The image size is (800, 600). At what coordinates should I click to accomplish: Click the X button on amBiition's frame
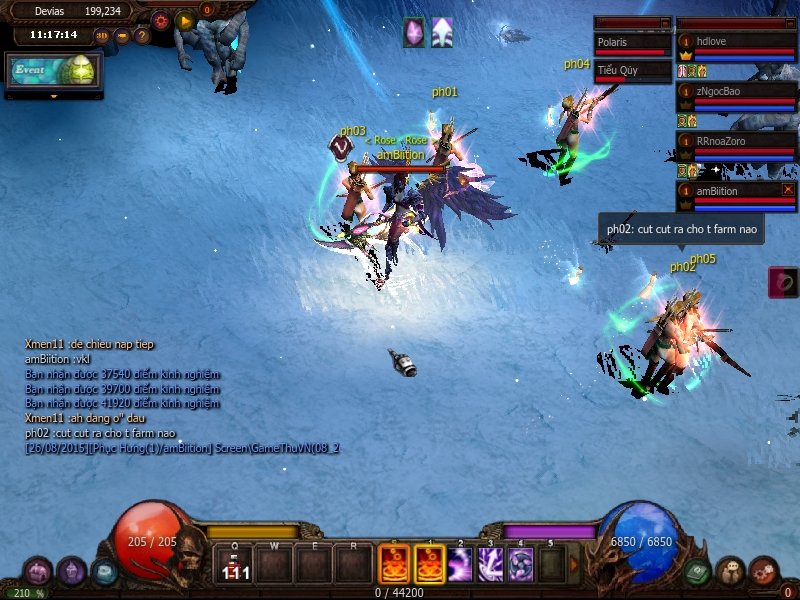click(788, 189)
